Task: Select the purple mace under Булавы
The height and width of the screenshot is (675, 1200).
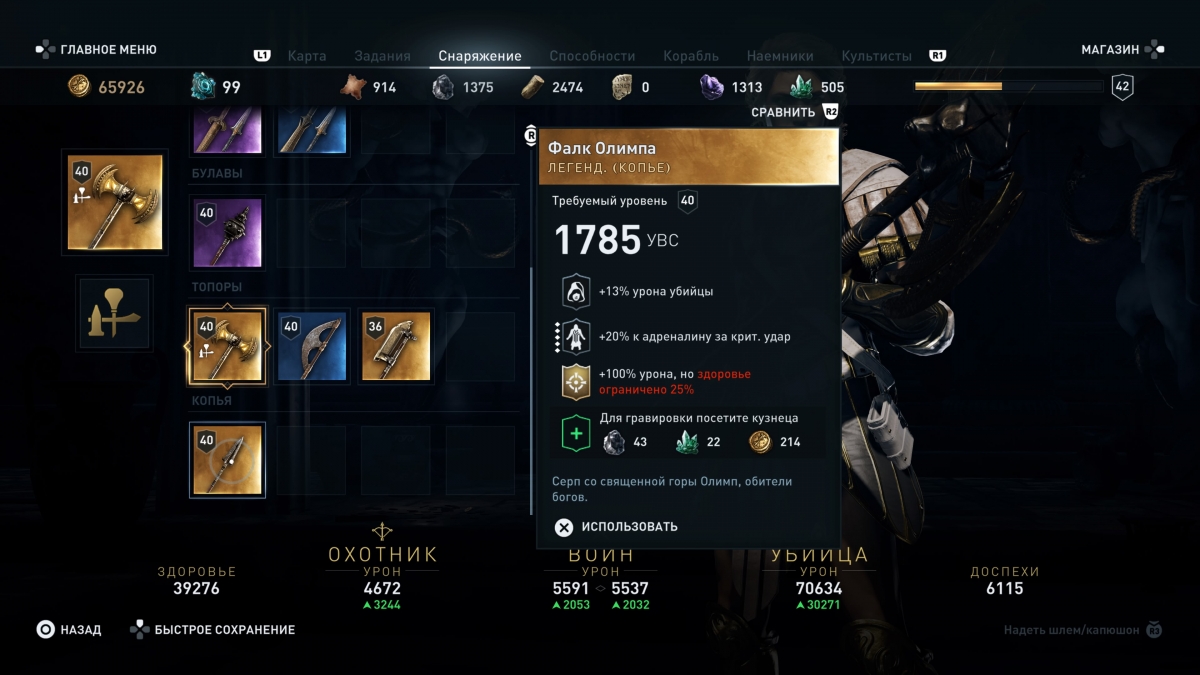Action: tap(227, 233)
